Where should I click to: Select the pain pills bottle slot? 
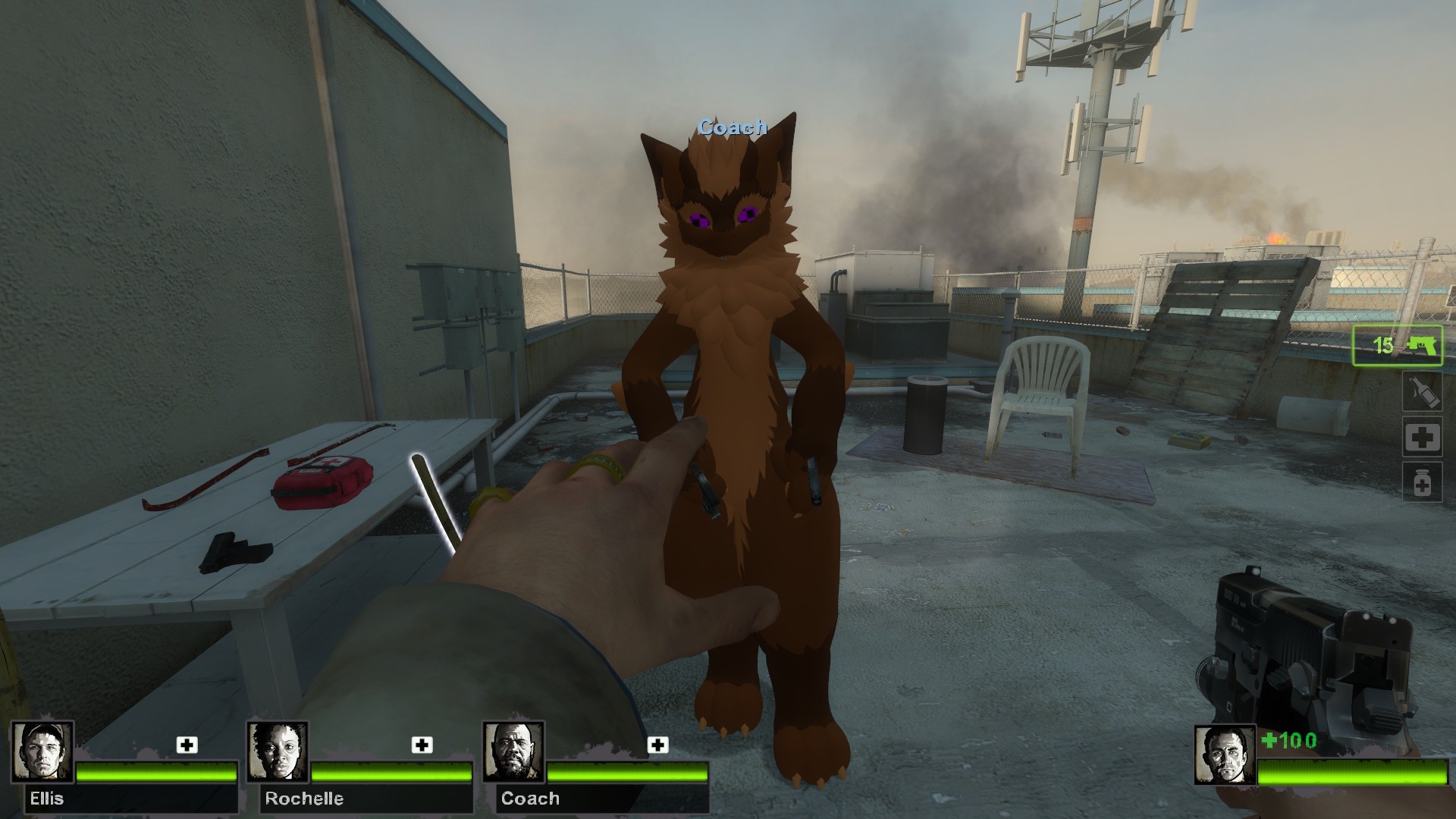point(1421,482)
